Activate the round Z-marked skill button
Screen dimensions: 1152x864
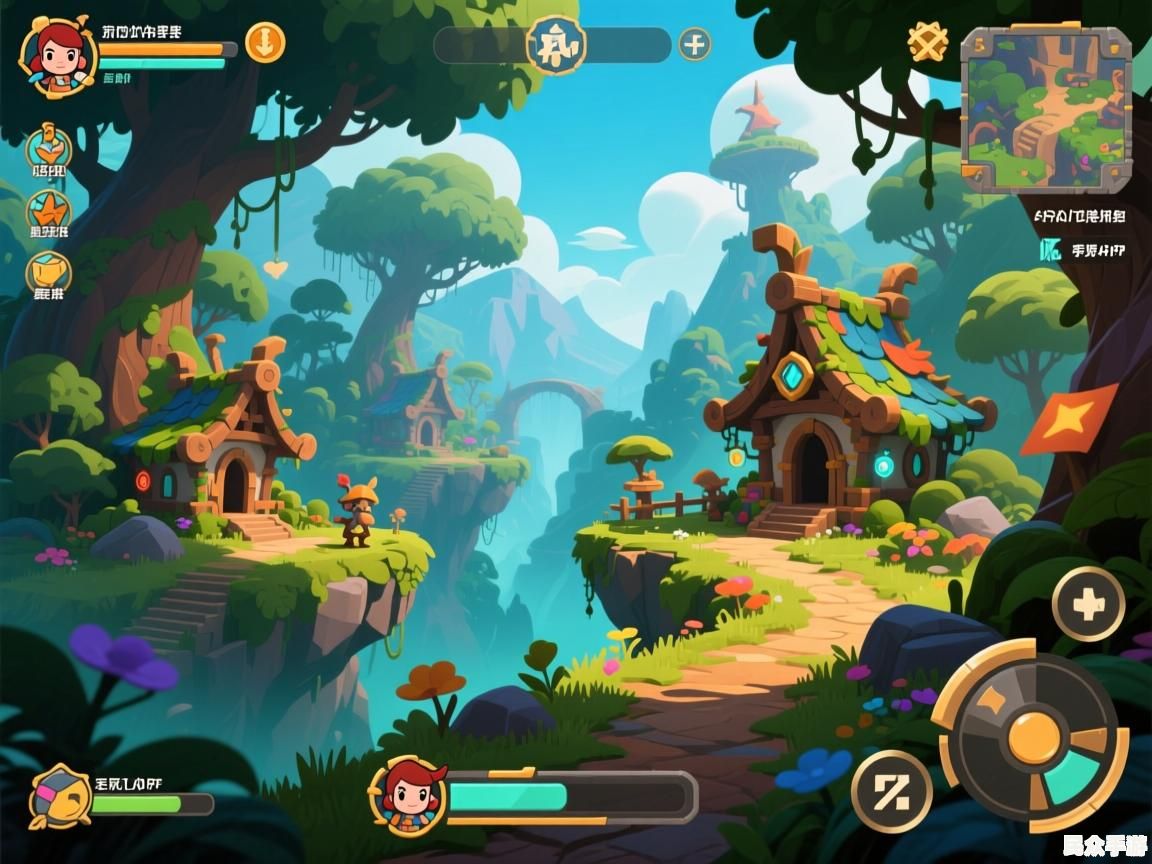coord(891,792)
